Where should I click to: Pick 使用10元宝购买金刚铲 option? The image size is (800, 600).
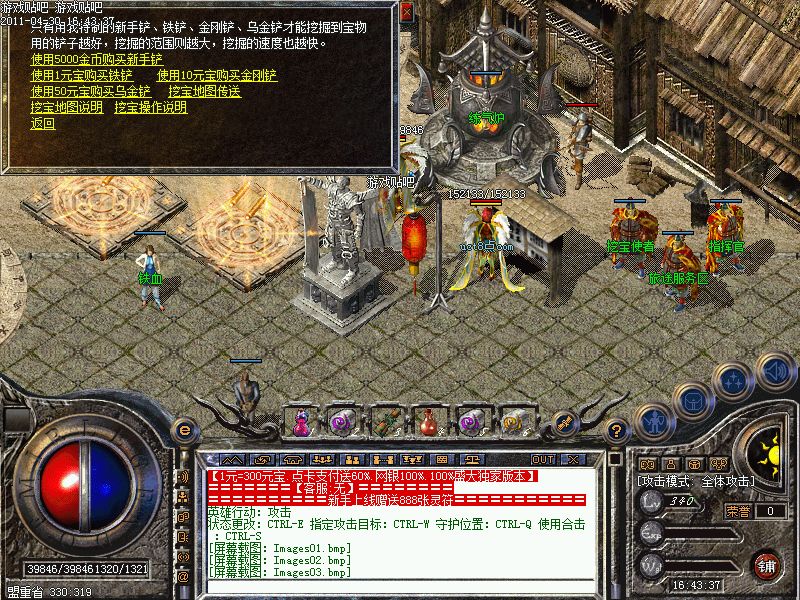click(x=217, y=75)
